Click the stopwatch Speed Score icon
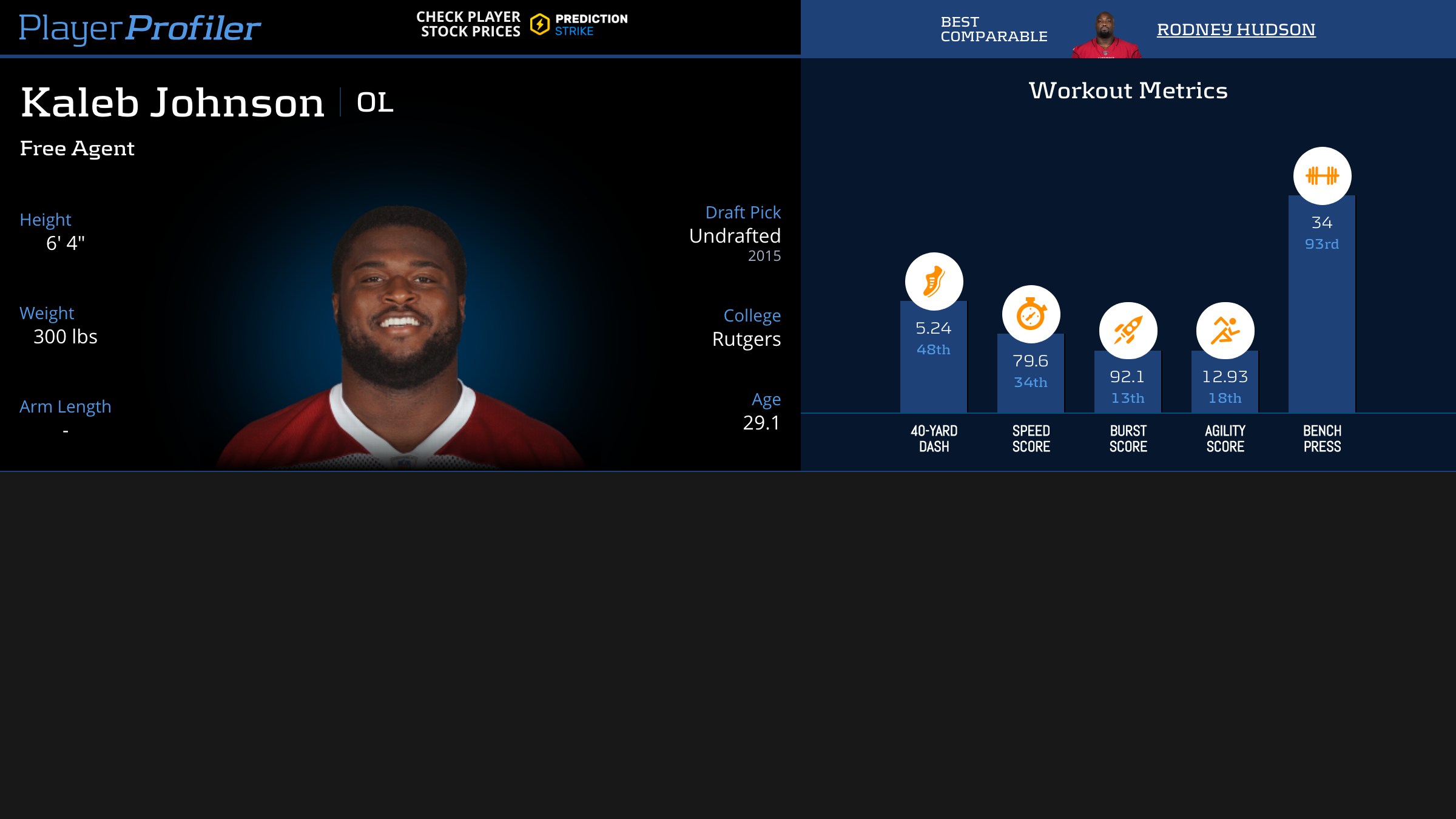This screenshot has height=819, width=1456. pos(1030,314)
